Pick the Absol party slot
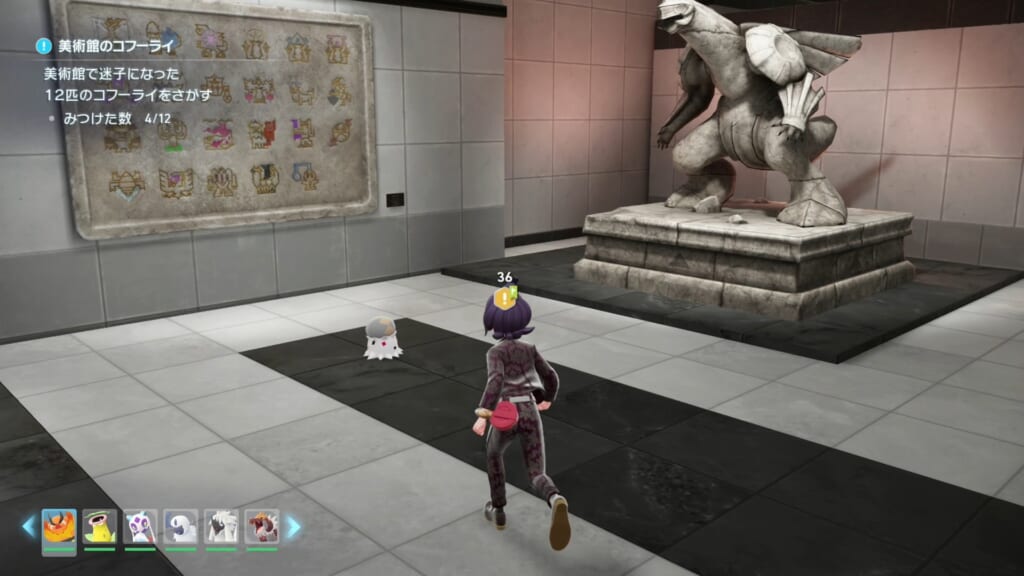The image size is (1024, 576). coord(181,527)
